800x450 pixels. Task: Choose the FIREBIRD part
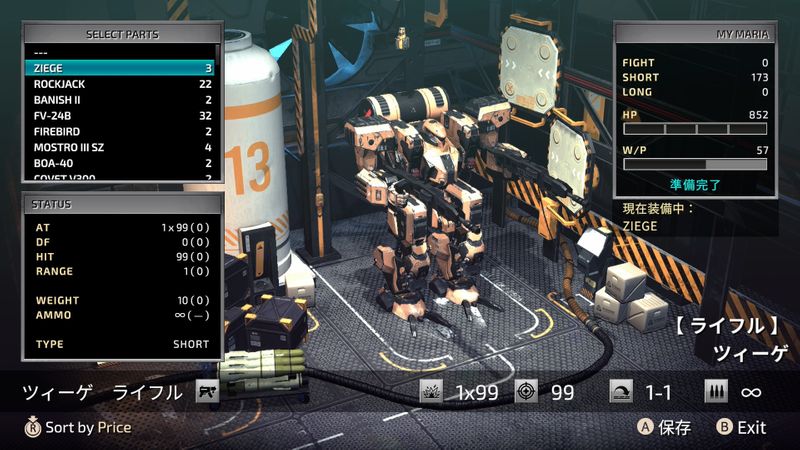(120, 131)
